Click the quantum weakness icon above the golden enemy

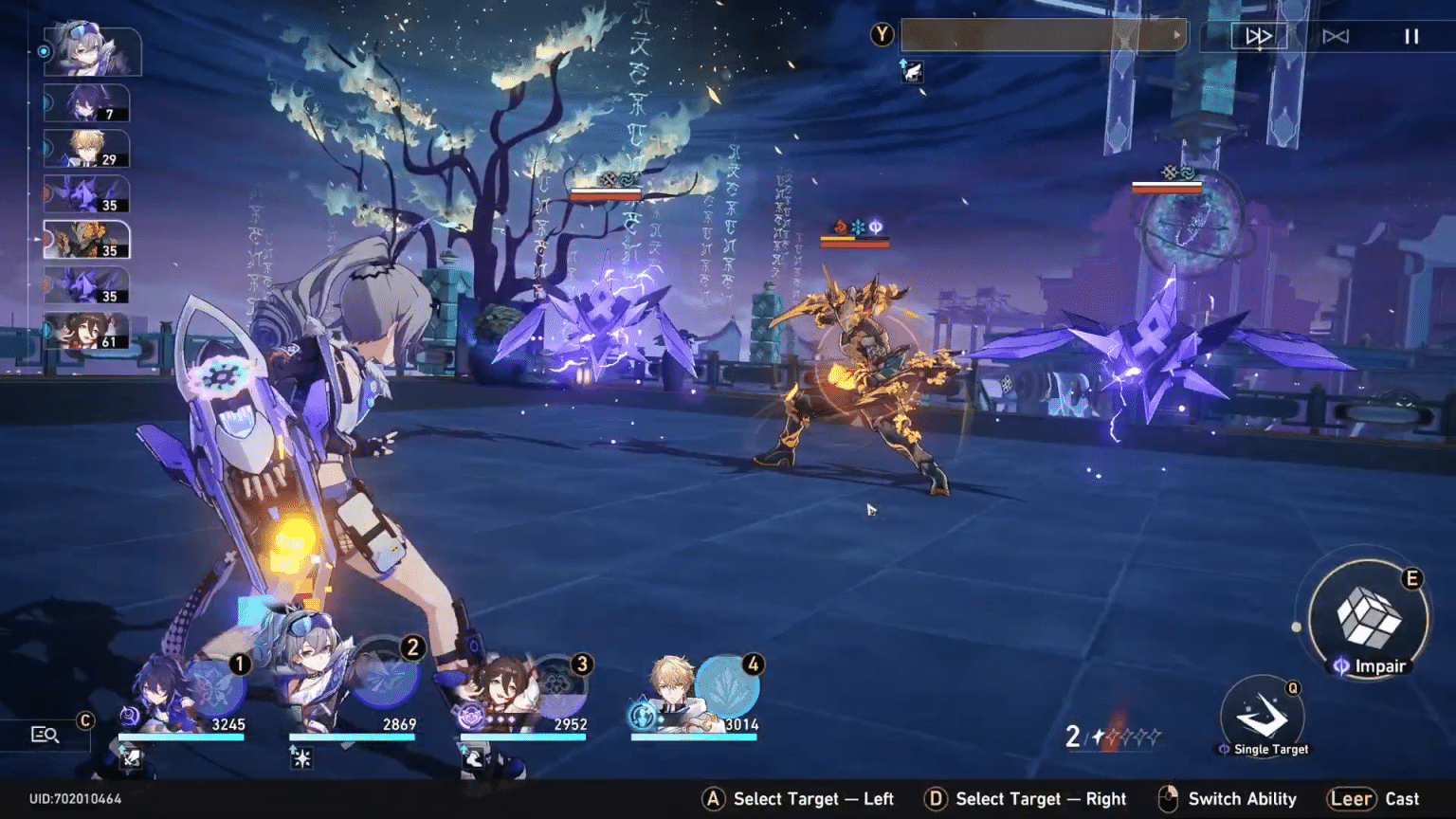tap(876, 226)
